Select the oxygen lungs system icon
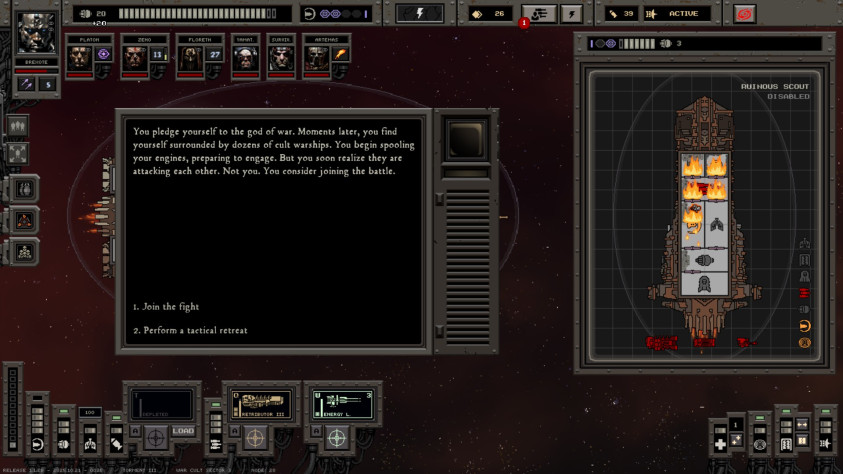 click(x=87, y=443)
